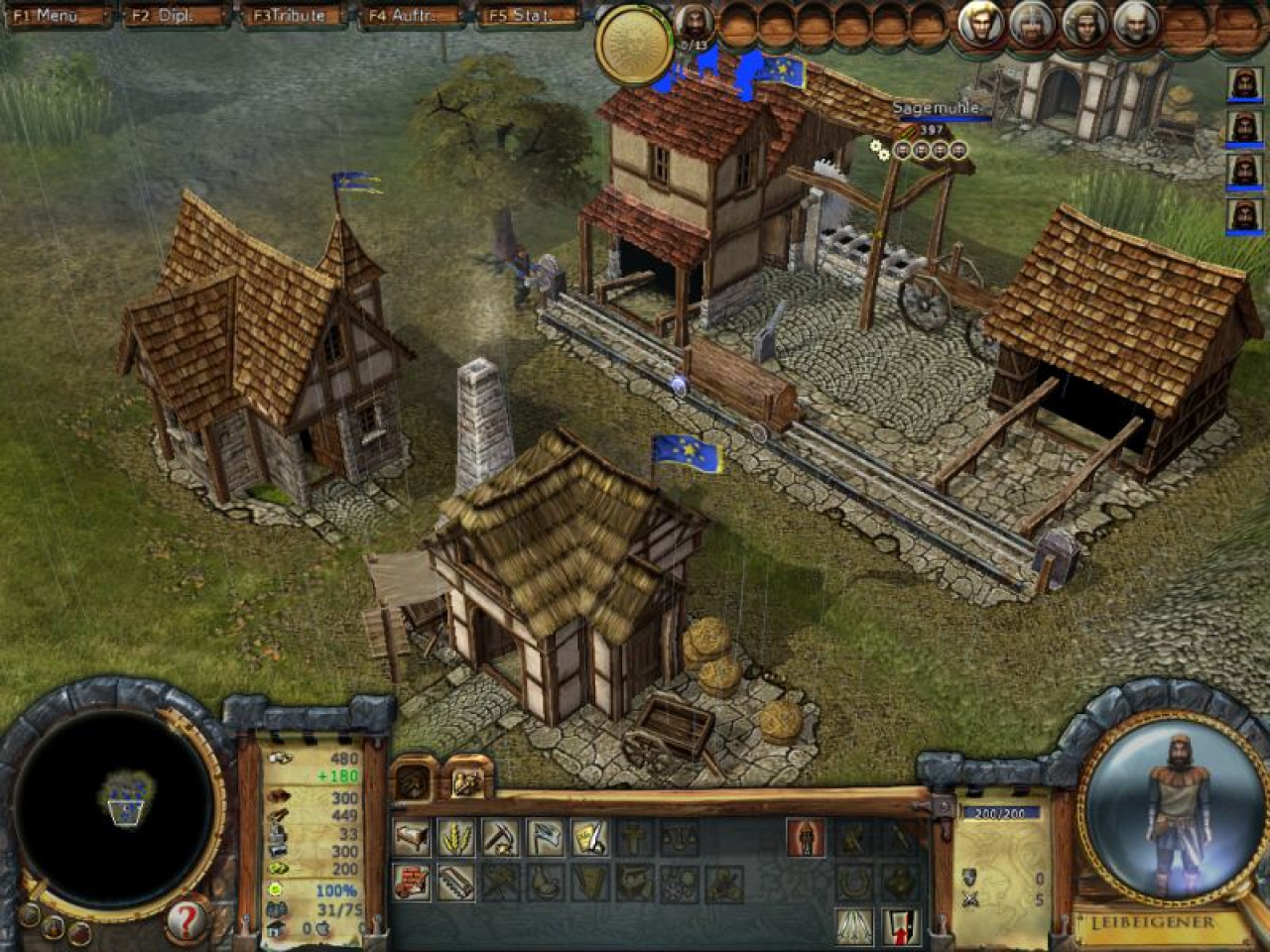Click the red serf unit icon
1270x952 pixels.
click(806, 838)
